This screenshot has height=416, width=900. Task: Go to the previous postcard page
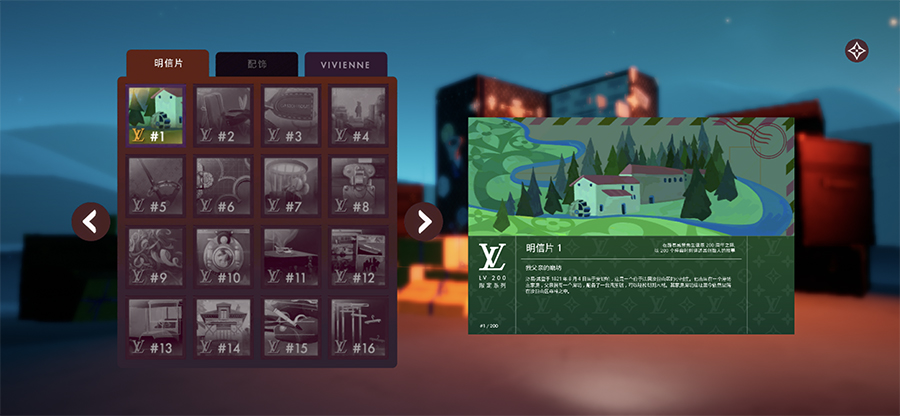pyautogui.click(x=91, y=221)
